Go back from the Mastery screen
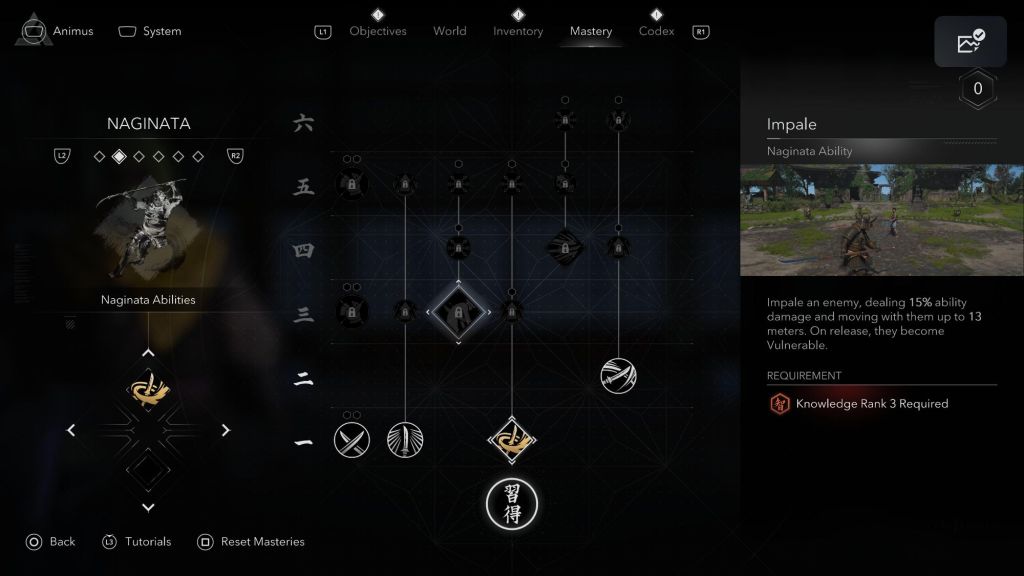The width and height of the screenshot is (1024, 576). tap(50, 542)
